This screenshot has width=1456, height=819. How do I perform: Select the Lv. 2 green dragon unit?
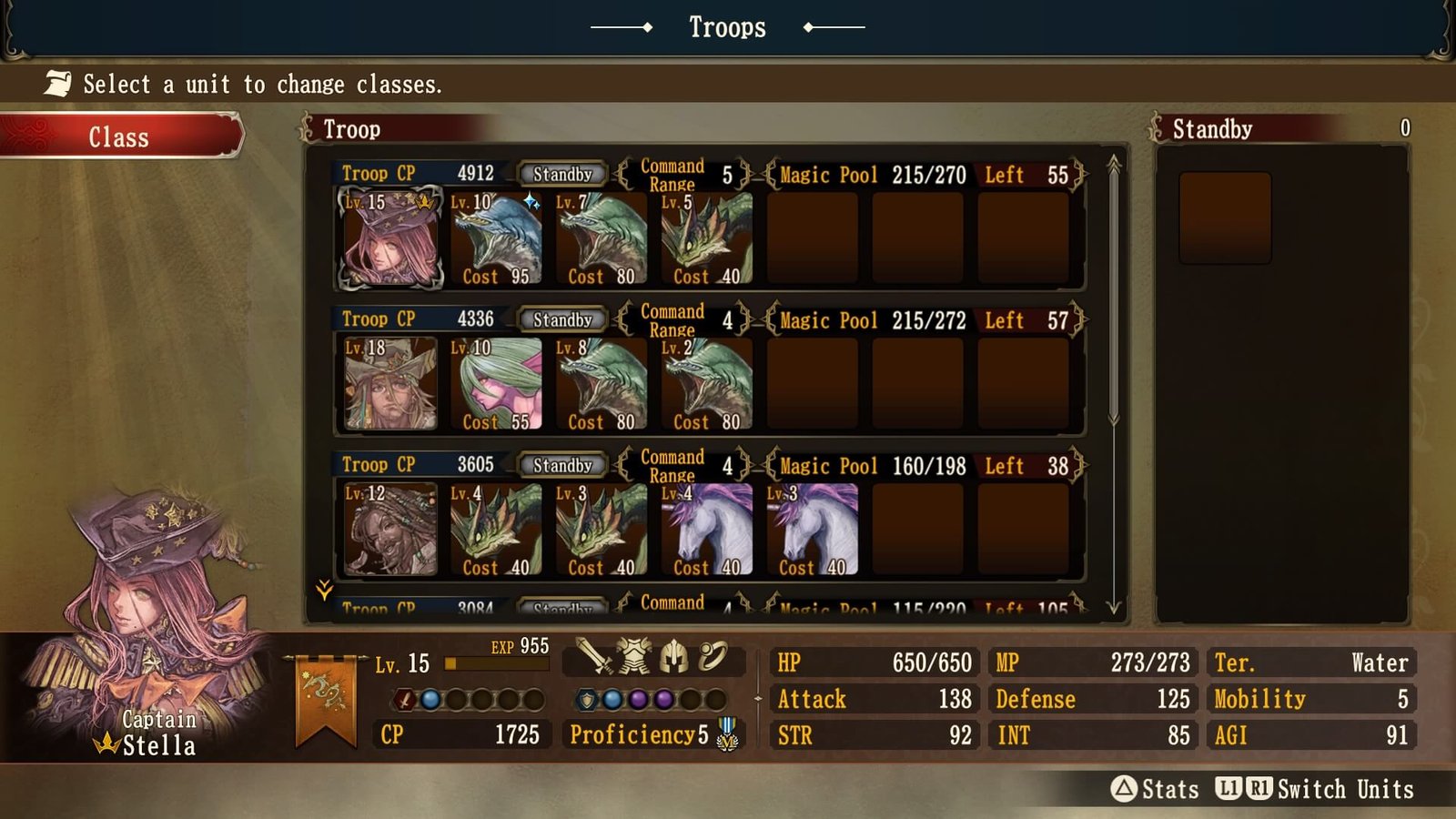pos(707,384)
